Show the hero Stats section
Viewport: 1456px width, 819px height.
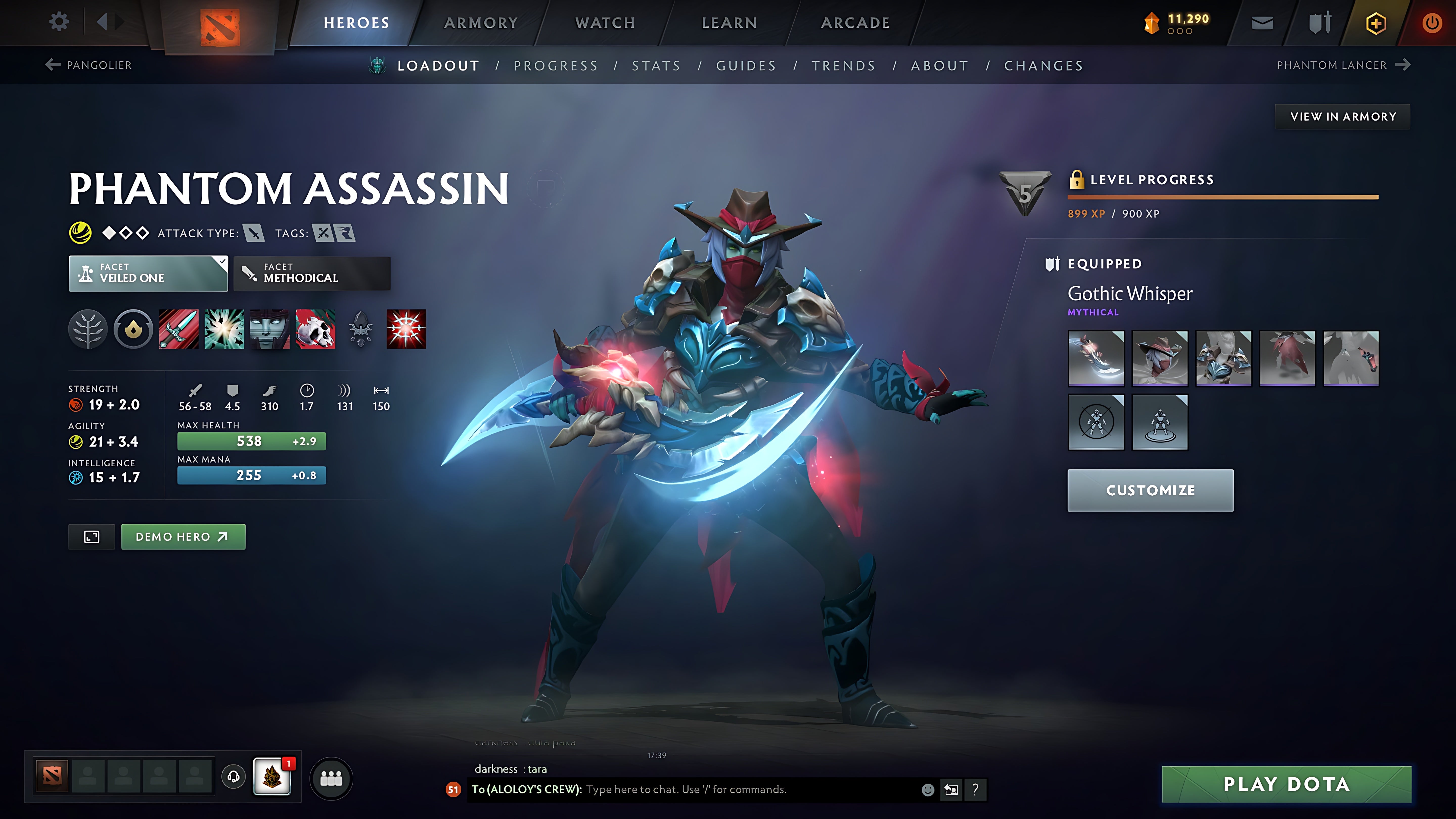656,65
